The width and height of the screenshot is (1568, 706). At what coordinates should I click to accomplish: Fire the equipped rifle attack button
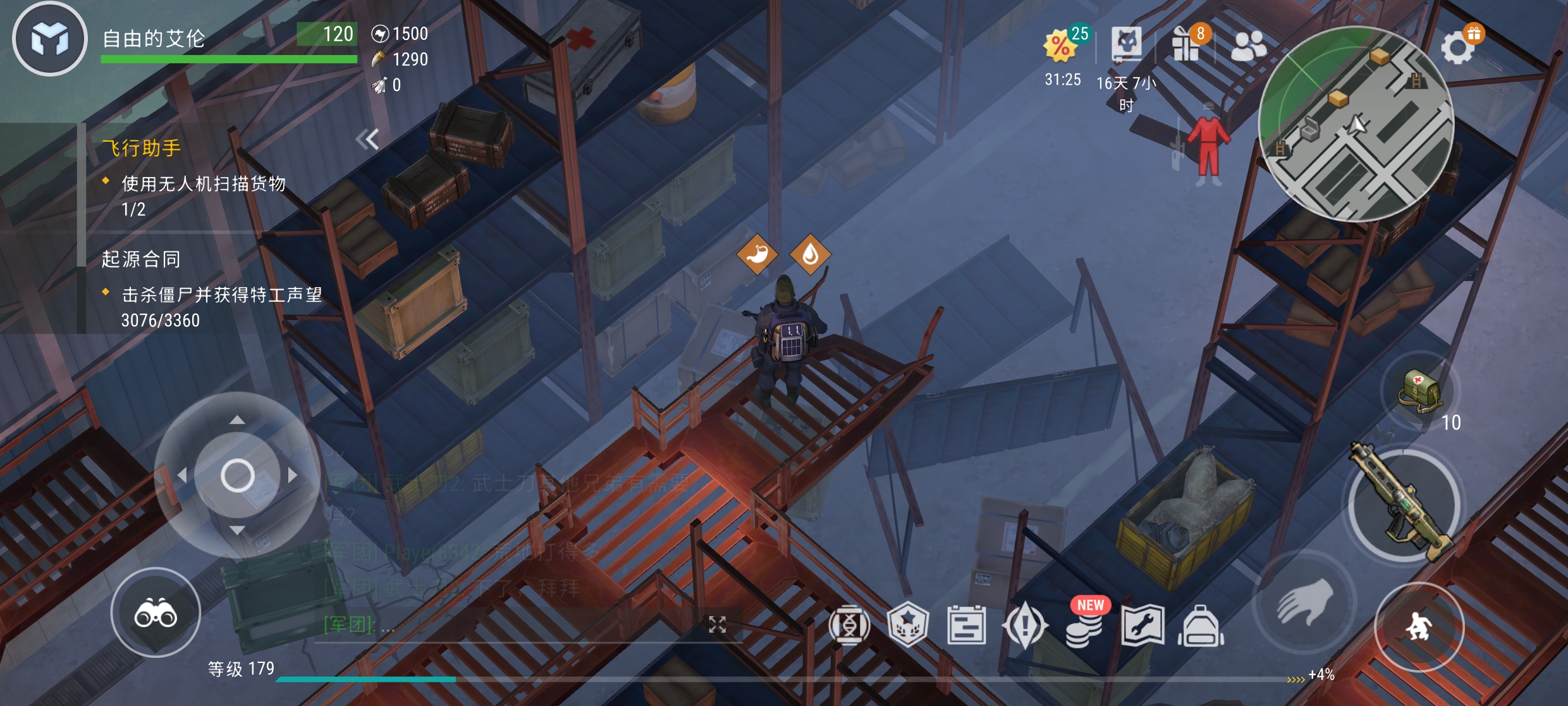(1404, 505)
